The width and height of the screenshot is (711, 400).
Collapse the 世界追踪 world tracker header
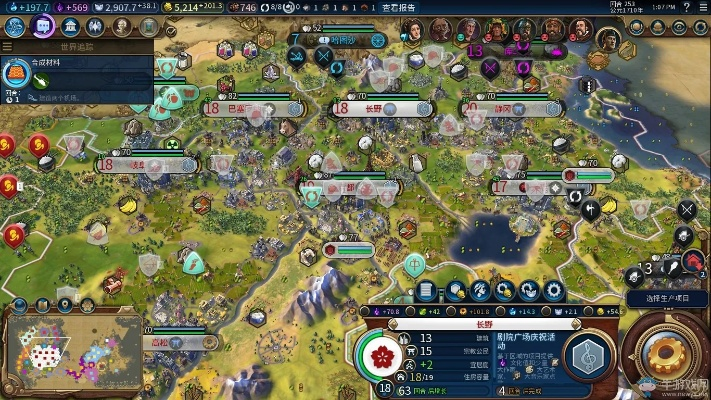(x=76, y=46)
